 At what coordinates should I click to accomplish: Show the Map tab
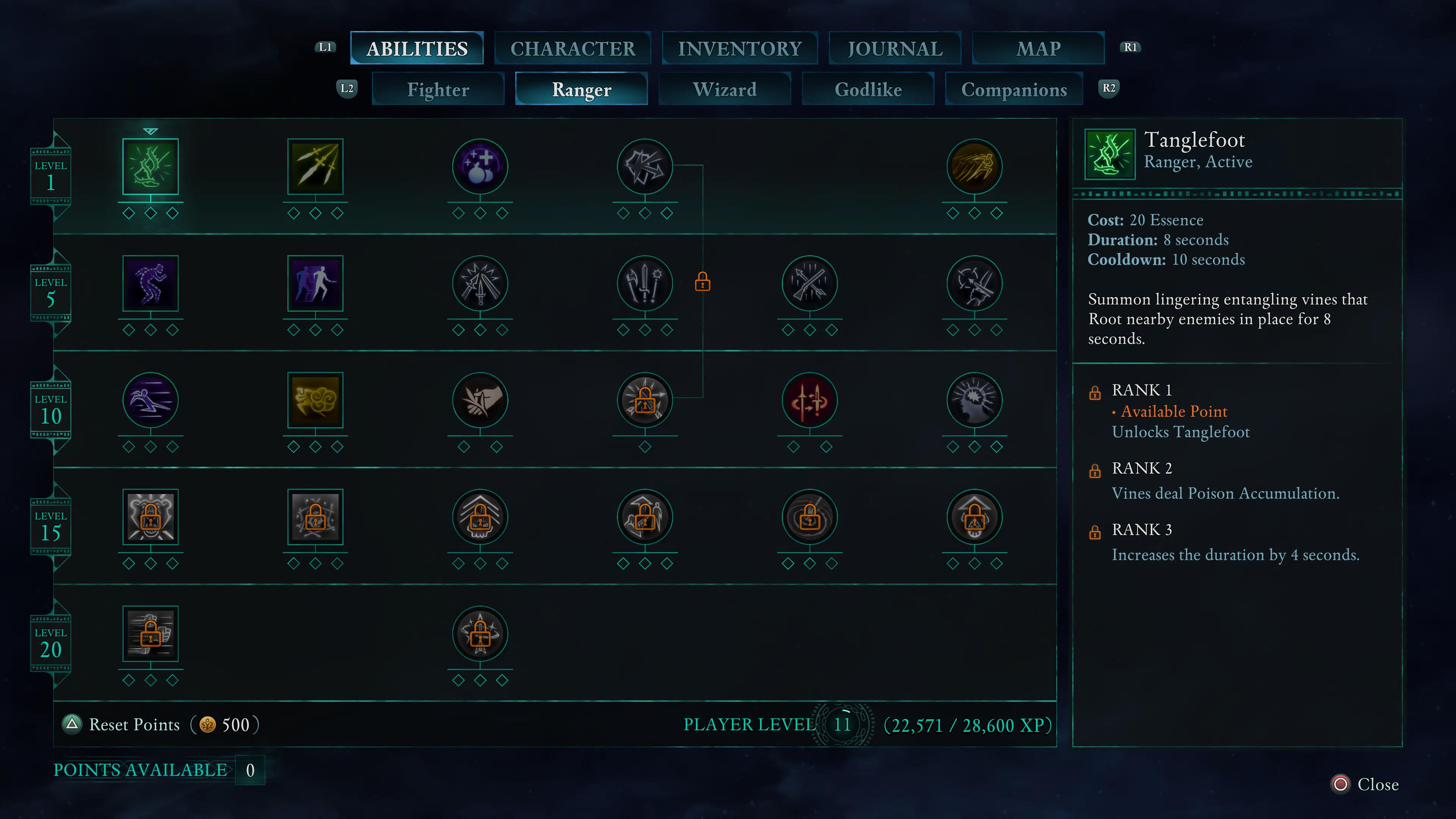1038,49
